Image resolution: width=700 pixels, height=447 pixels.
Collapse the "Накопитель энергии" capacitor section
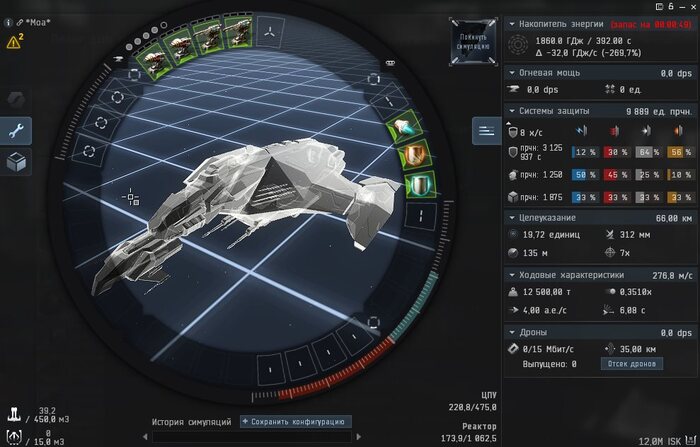tap(512, 24)
